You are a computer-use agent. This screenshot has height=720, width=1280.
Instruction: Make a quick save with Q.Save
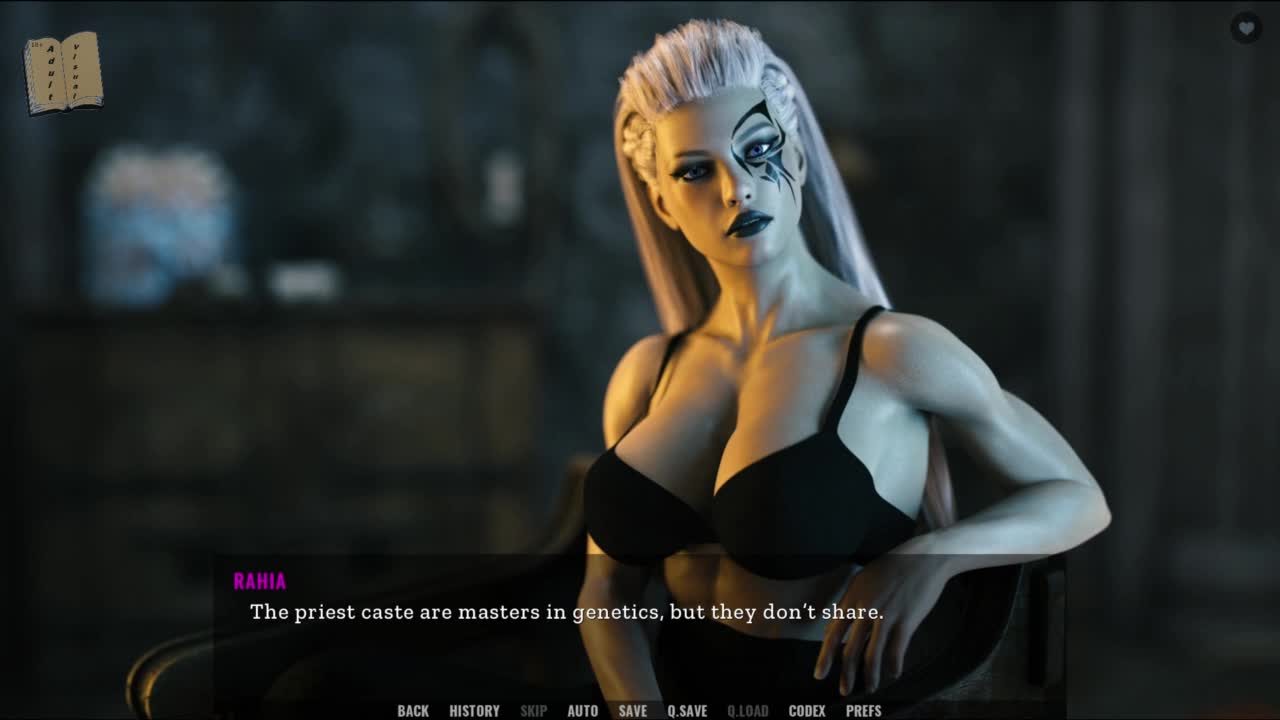coord(687,711)
